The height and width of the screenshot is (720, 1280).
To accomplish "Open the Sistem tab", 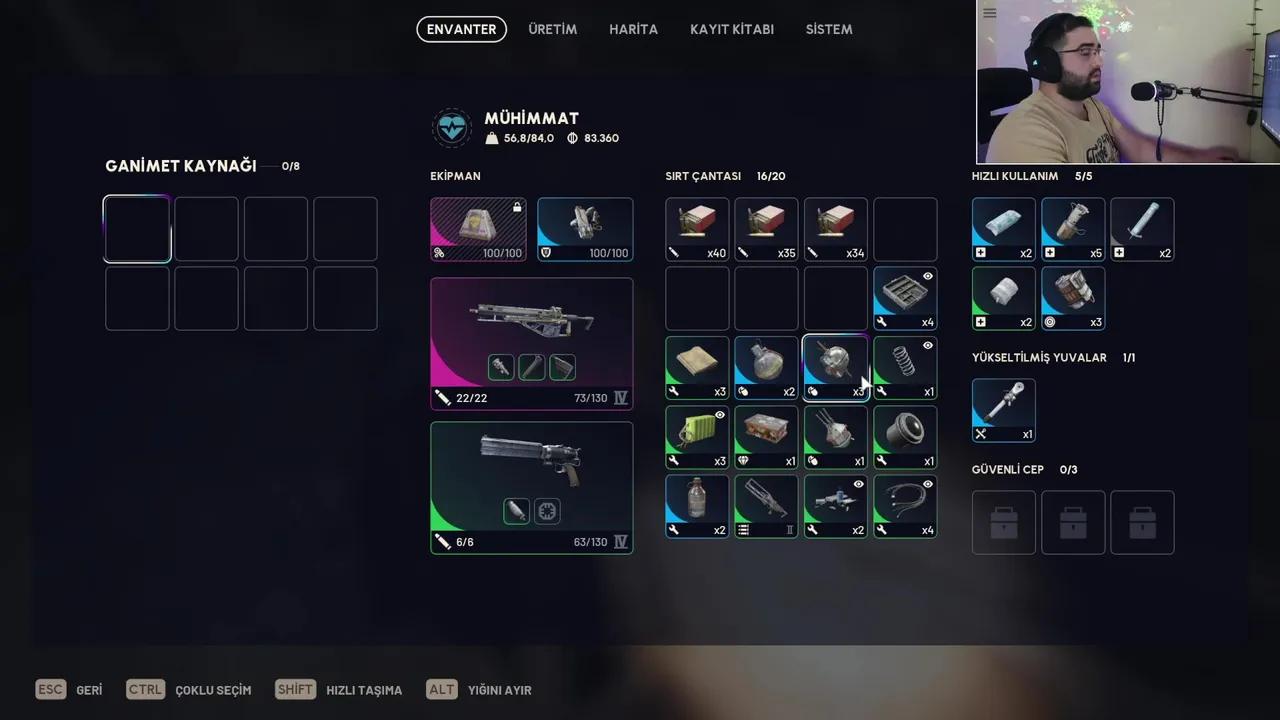I will [829, 29].
